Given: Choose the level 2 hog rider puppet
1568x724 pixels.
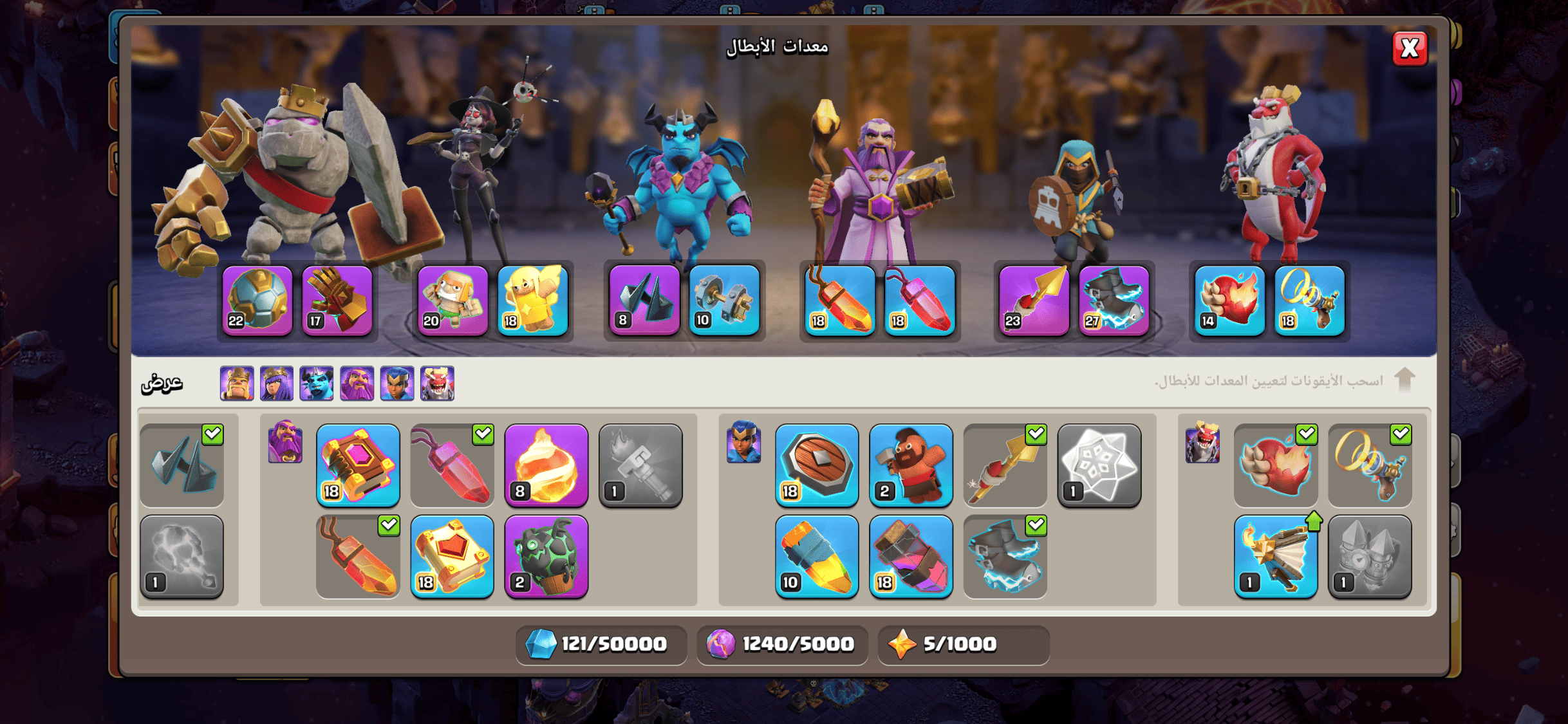Looking at the screenshot, I should (x=910, y=465).
